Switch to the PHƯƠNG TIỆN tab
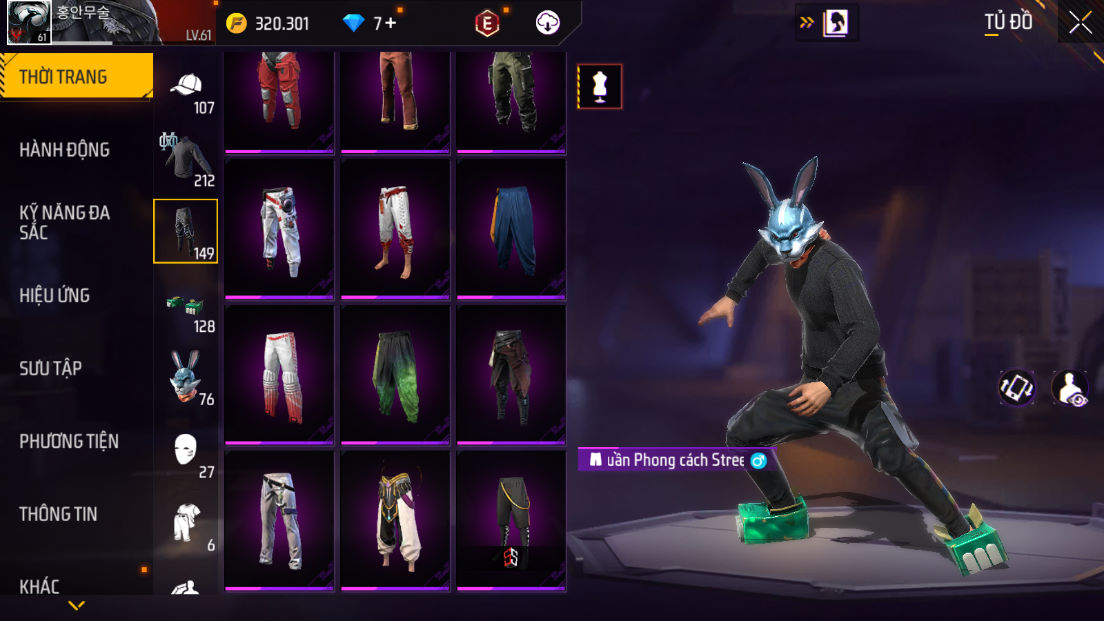Screen dimensions: 1104x621 click(69, 441)
